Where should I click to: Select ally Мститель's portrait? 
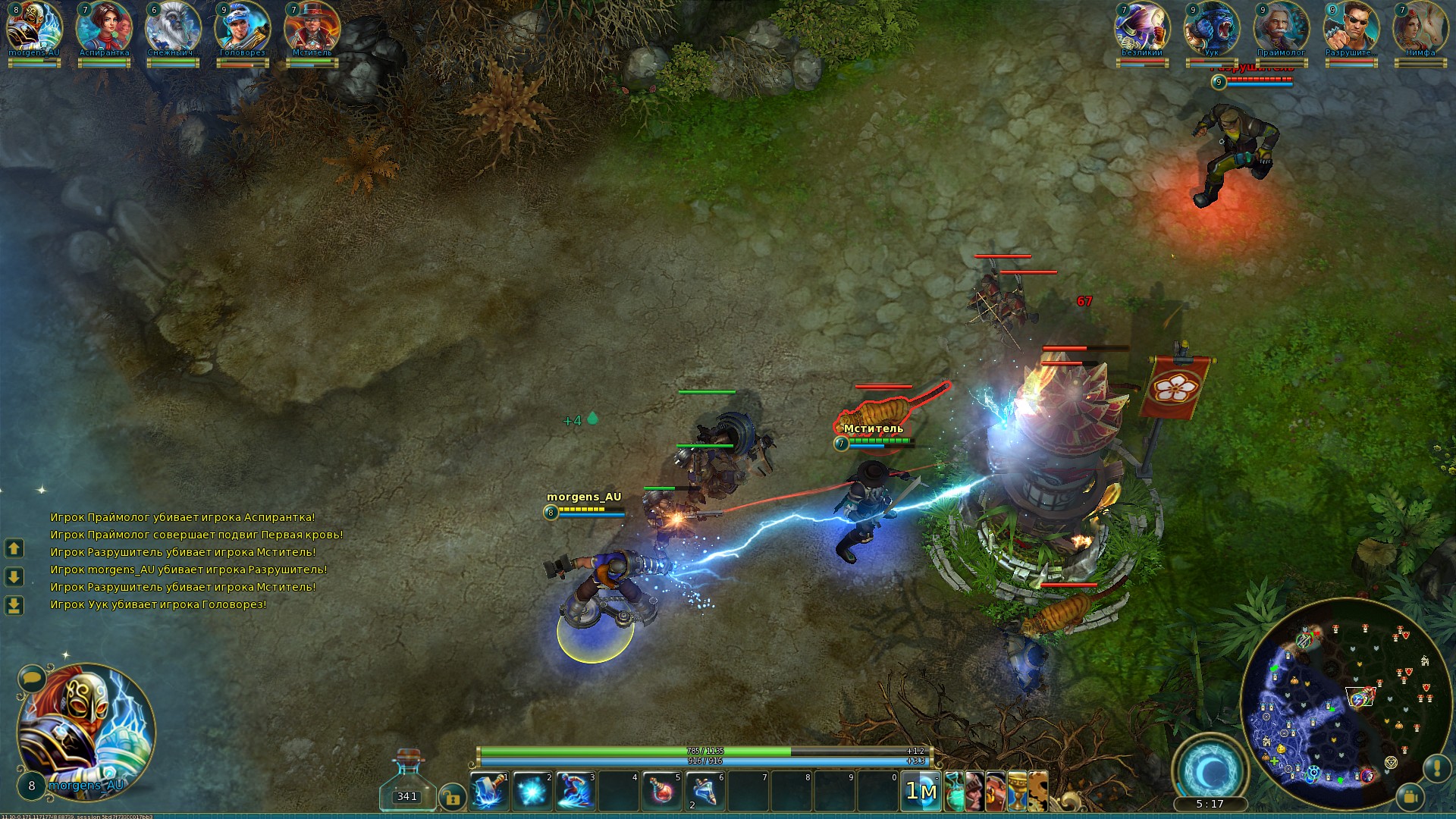click(x=312, y=29)
